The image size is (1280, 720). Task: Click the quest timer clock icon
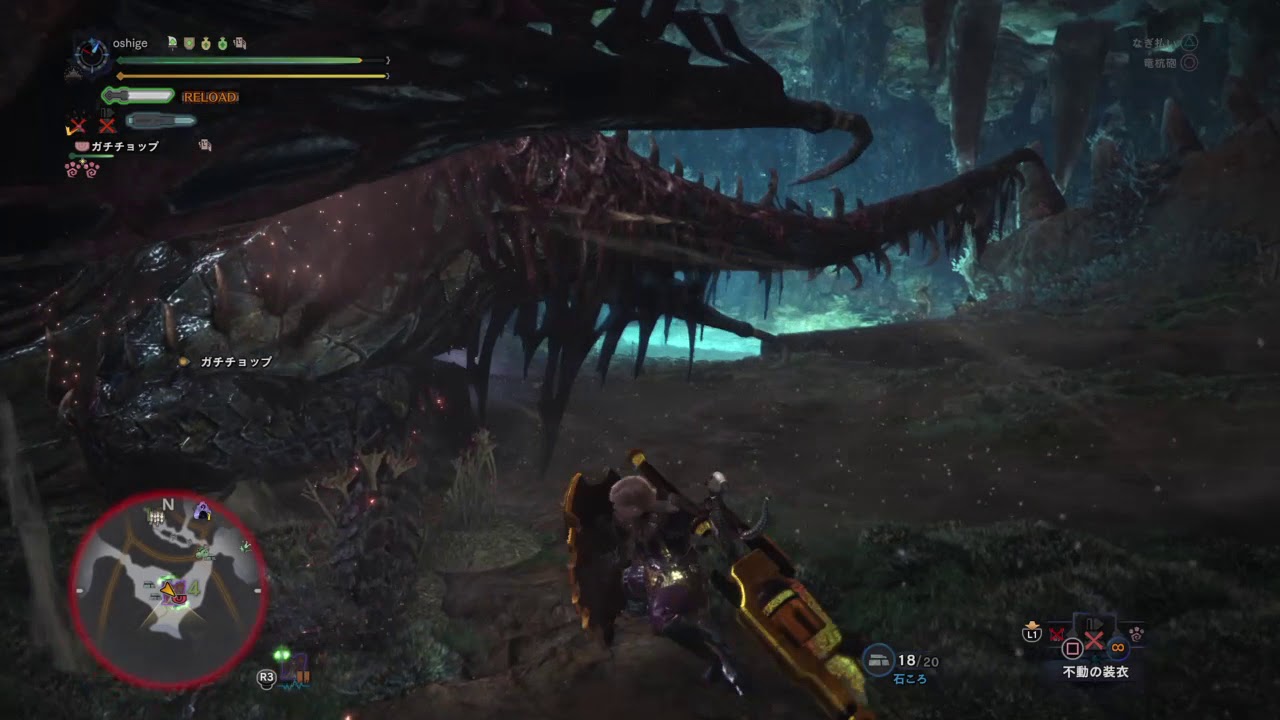[x=91, y=54]
